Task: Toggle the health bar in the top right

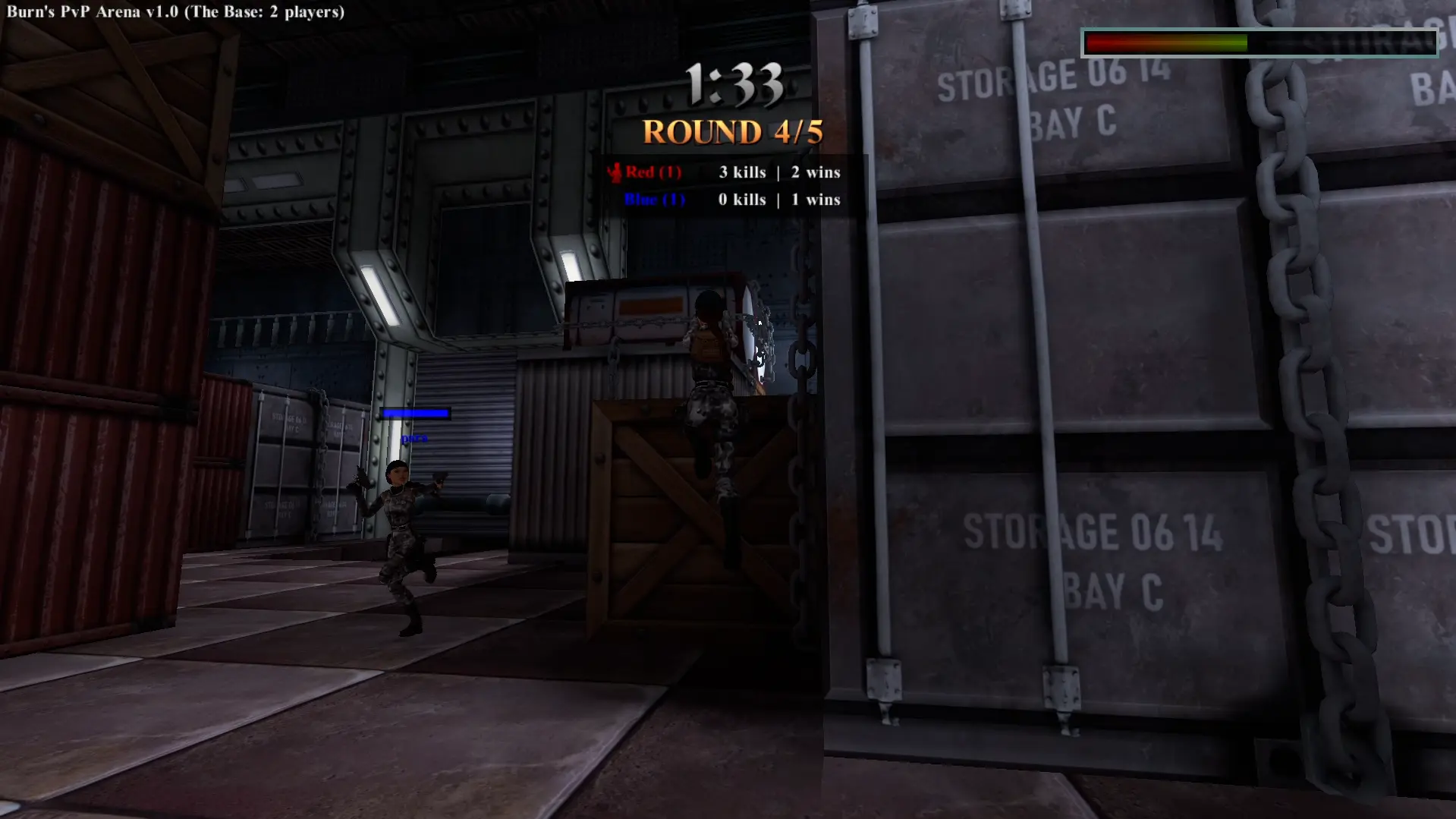Action: pos(1262,43)
